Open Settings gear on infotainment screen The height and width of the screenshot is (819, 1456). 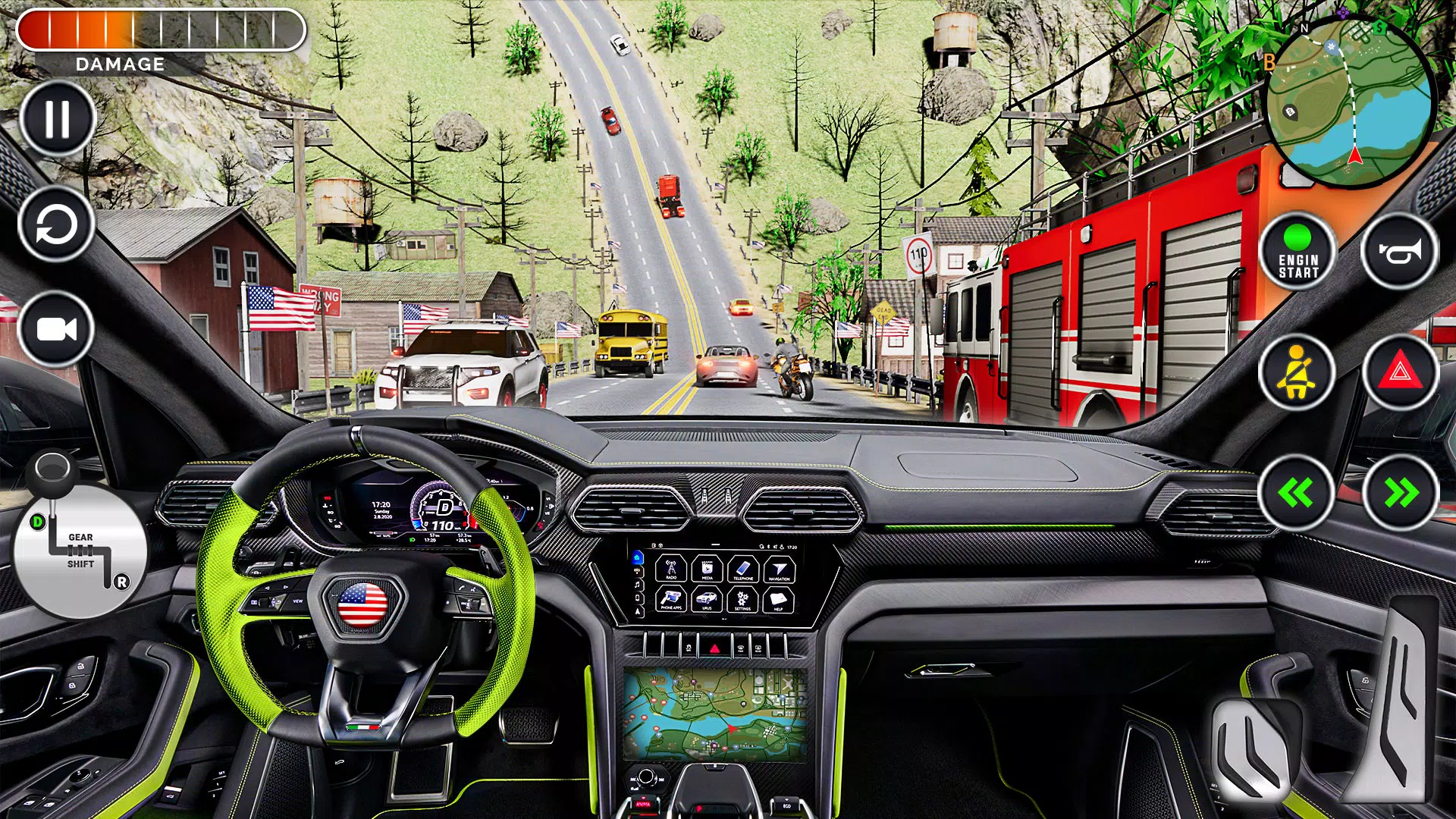pyautogui.click(x=742, y=601)
